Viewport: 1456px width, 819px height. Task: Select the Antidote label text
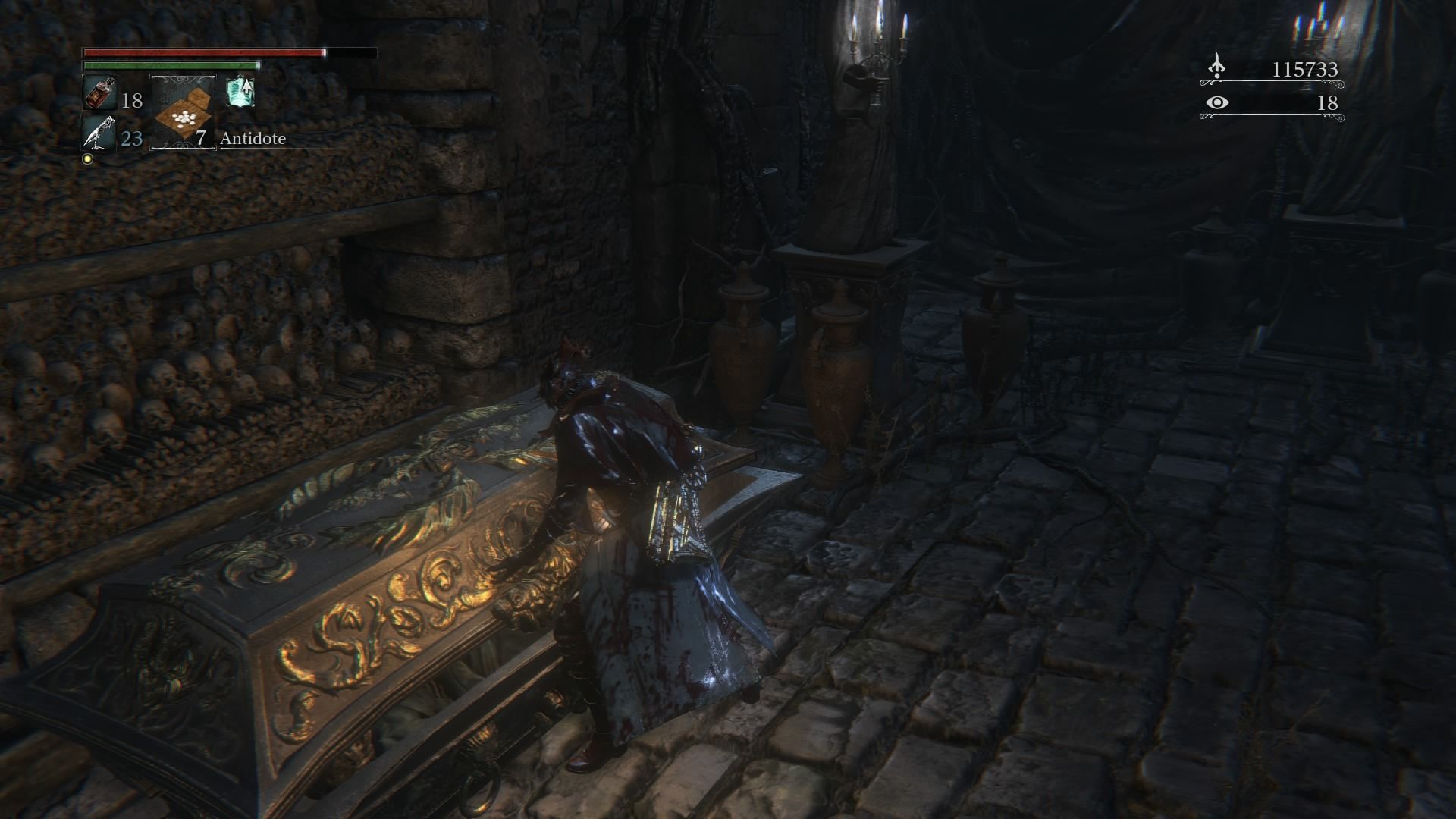[x=253, y=139]
